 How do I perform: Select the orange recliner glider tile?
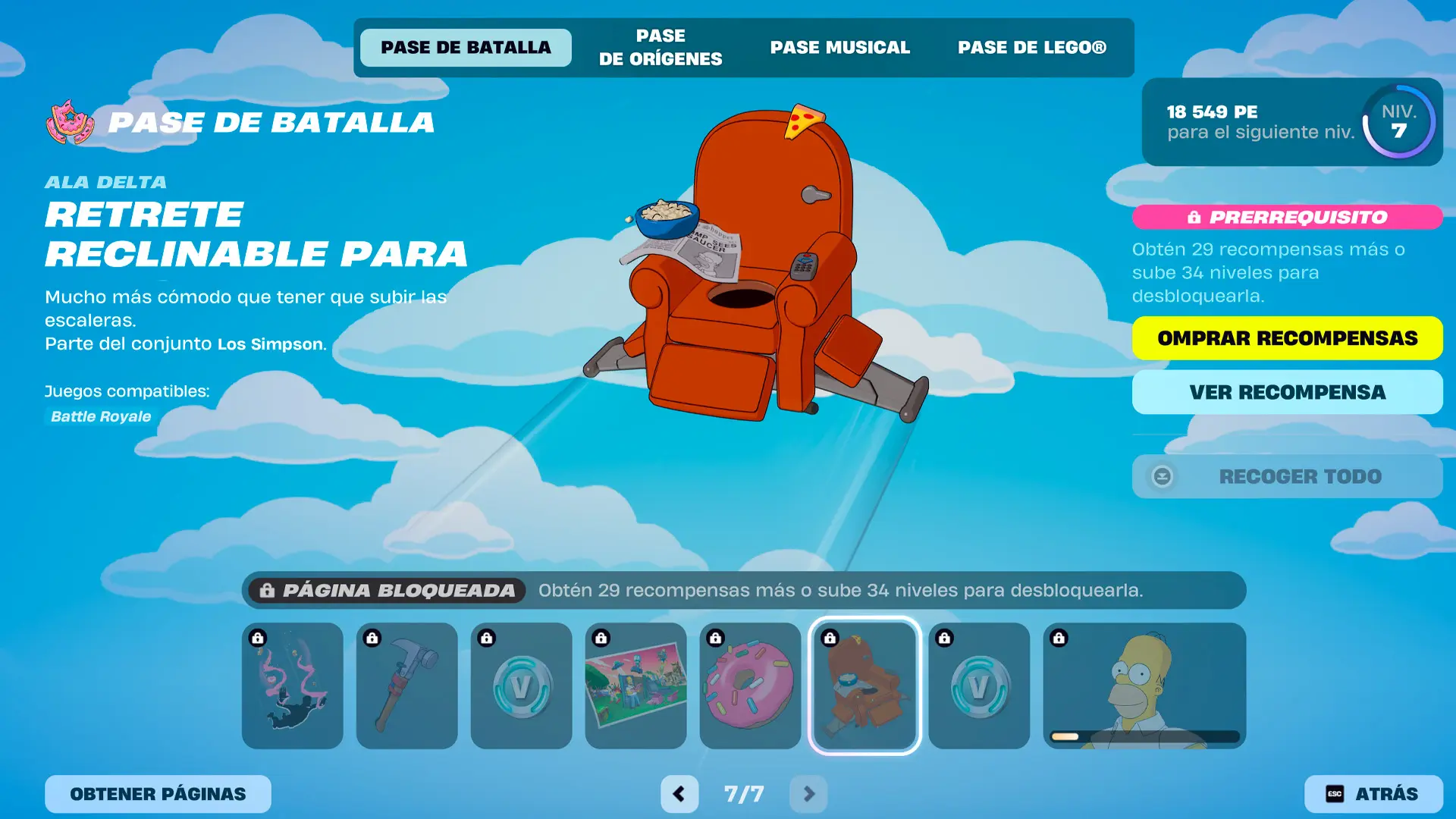tap(864, 686)
